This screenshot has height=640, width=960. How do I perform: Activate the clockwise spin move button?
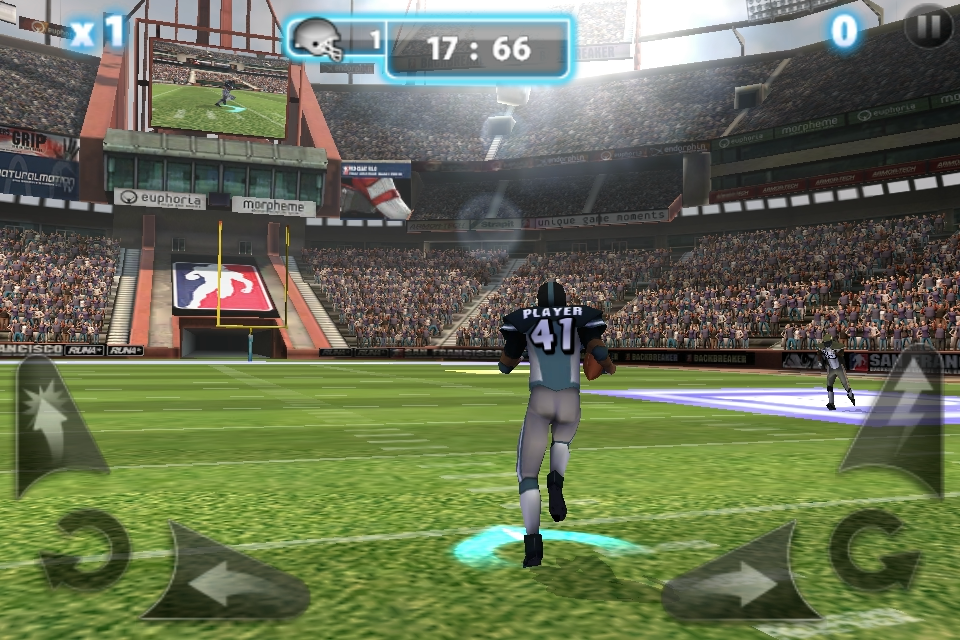[x=875, y=549]
